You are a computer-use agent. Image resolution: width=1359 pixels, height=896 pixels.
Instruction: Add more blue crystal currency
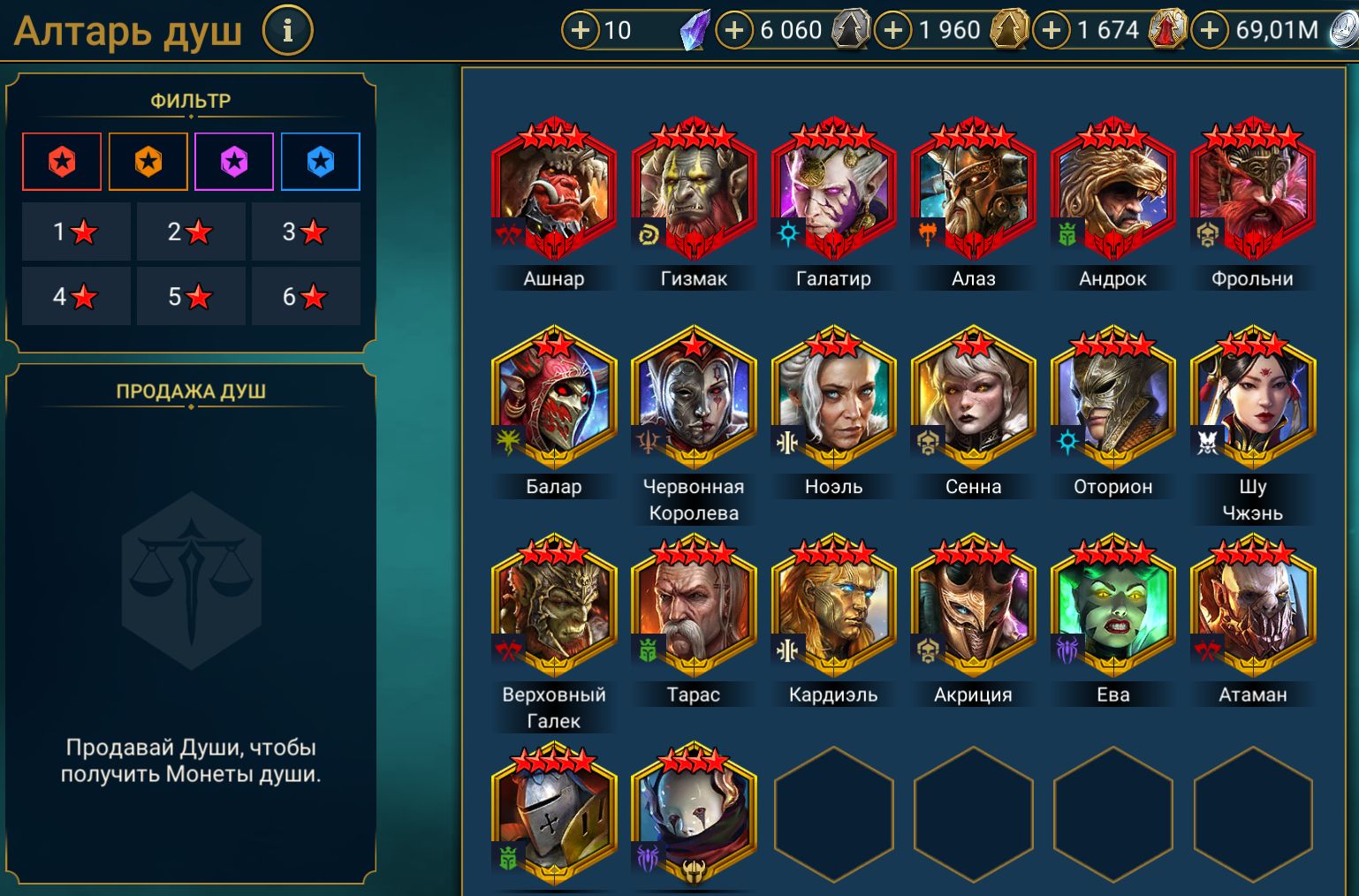tap(581, 30)
